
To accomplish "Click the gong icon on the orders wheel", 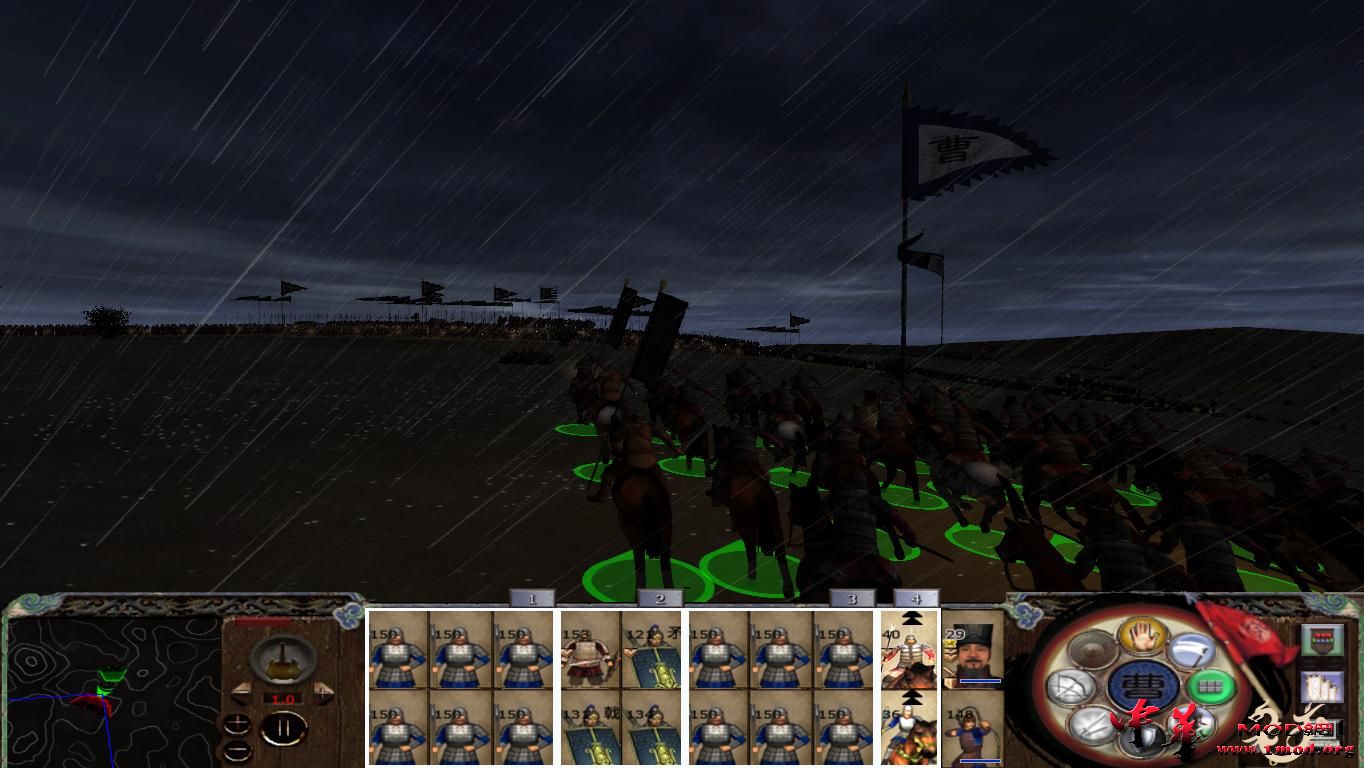I will point(1092,650).
